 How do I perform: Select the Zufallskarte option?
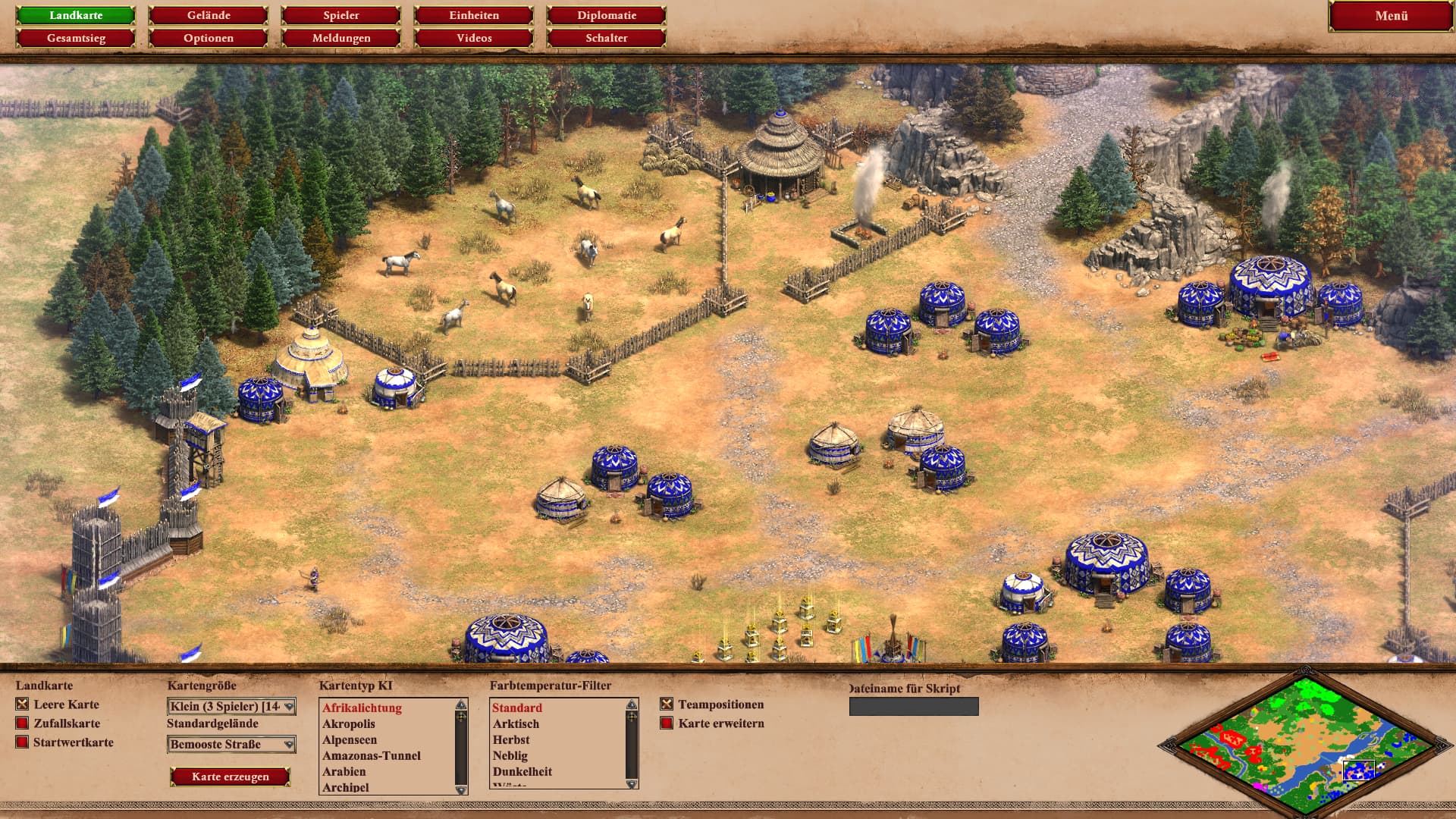click(x=23, y=723)
